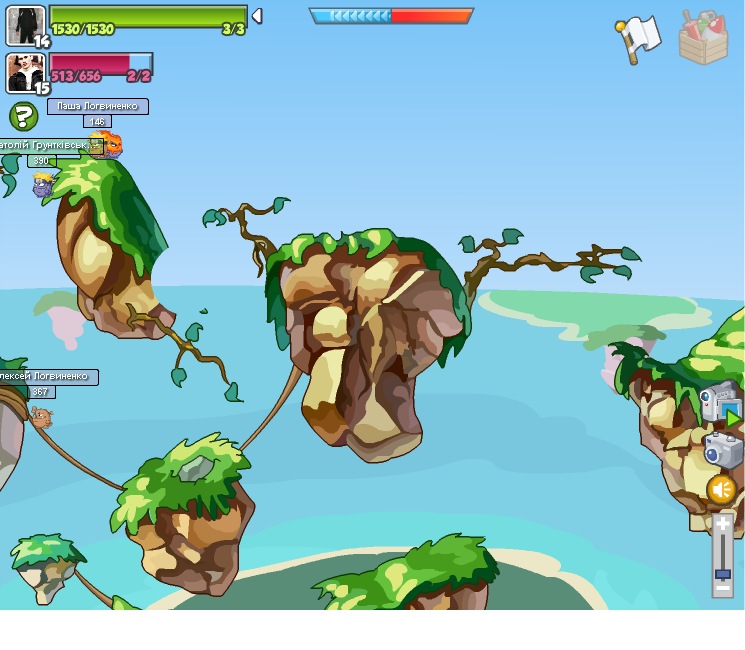Screen dimensions: 745x650
Task: Select the level 14 player avatar
Action: pyautogui.click(x=25, y=24)
